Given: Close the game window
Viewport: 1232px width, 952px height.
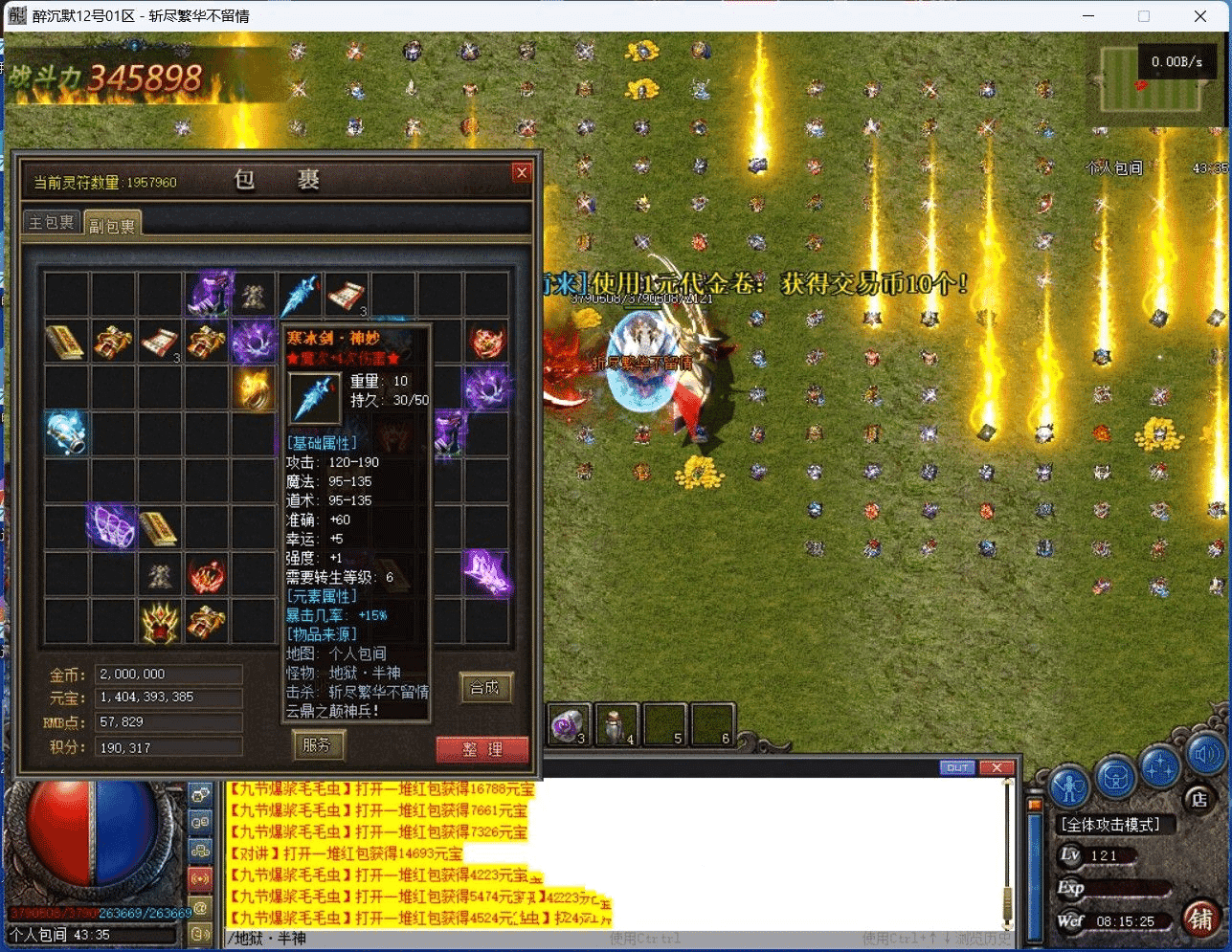Looking at the screenshot, I should (1200, 16).
